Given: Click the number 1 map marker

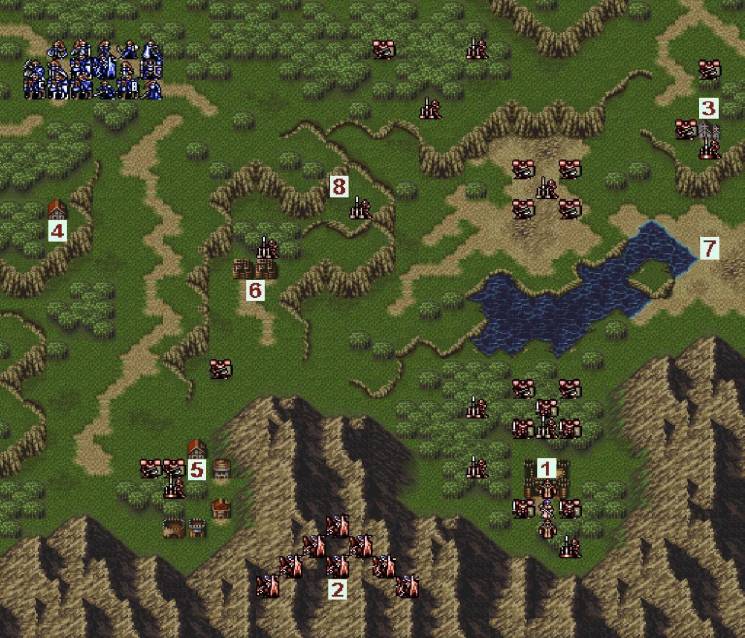Looking at the screenshot, I should click(546, 467).
